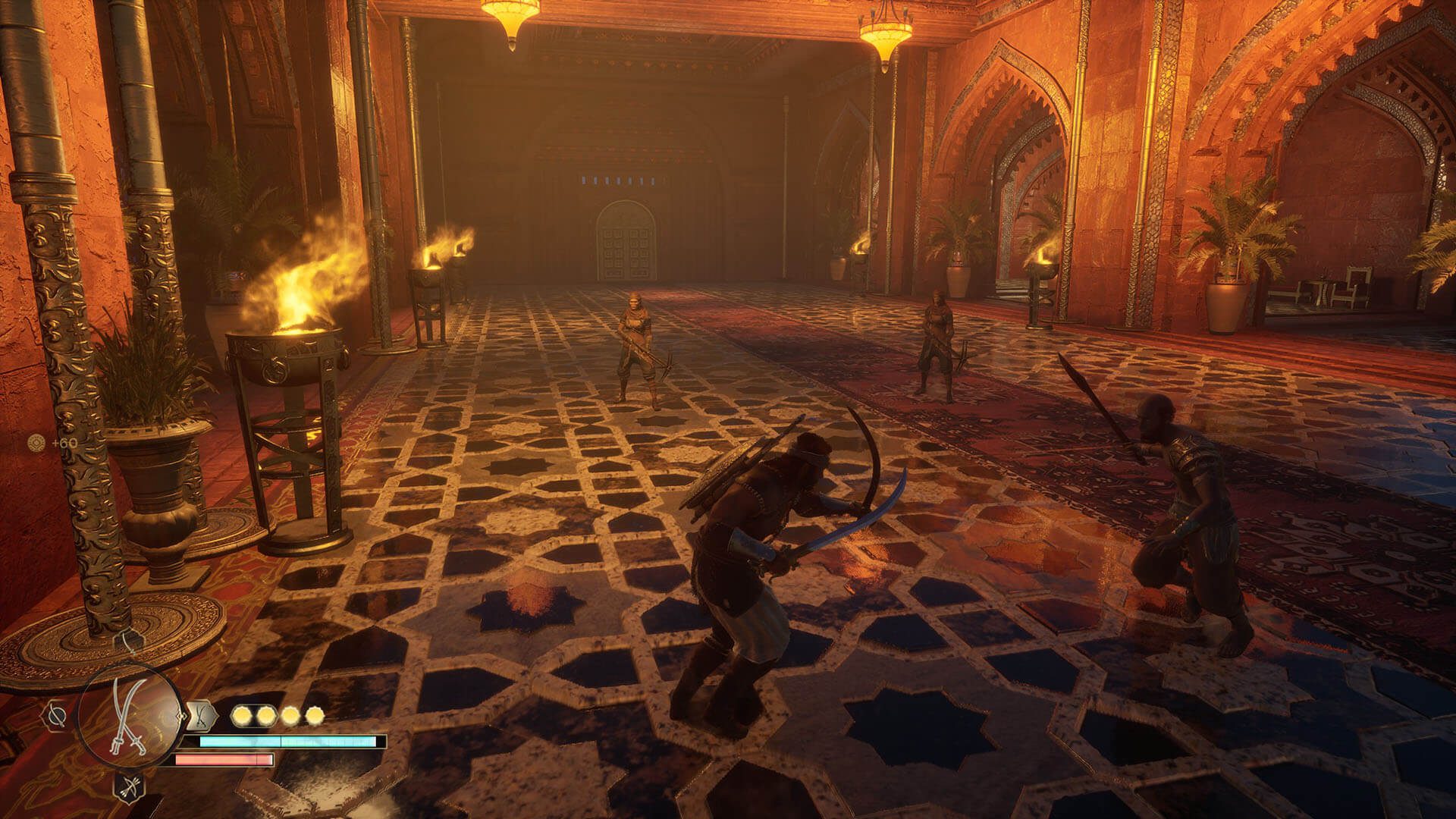The height and width of the screenshot is (819, 1456).
Task: Choose the left-hand weapon slot of the wheel
Action: tap(55, 714)
